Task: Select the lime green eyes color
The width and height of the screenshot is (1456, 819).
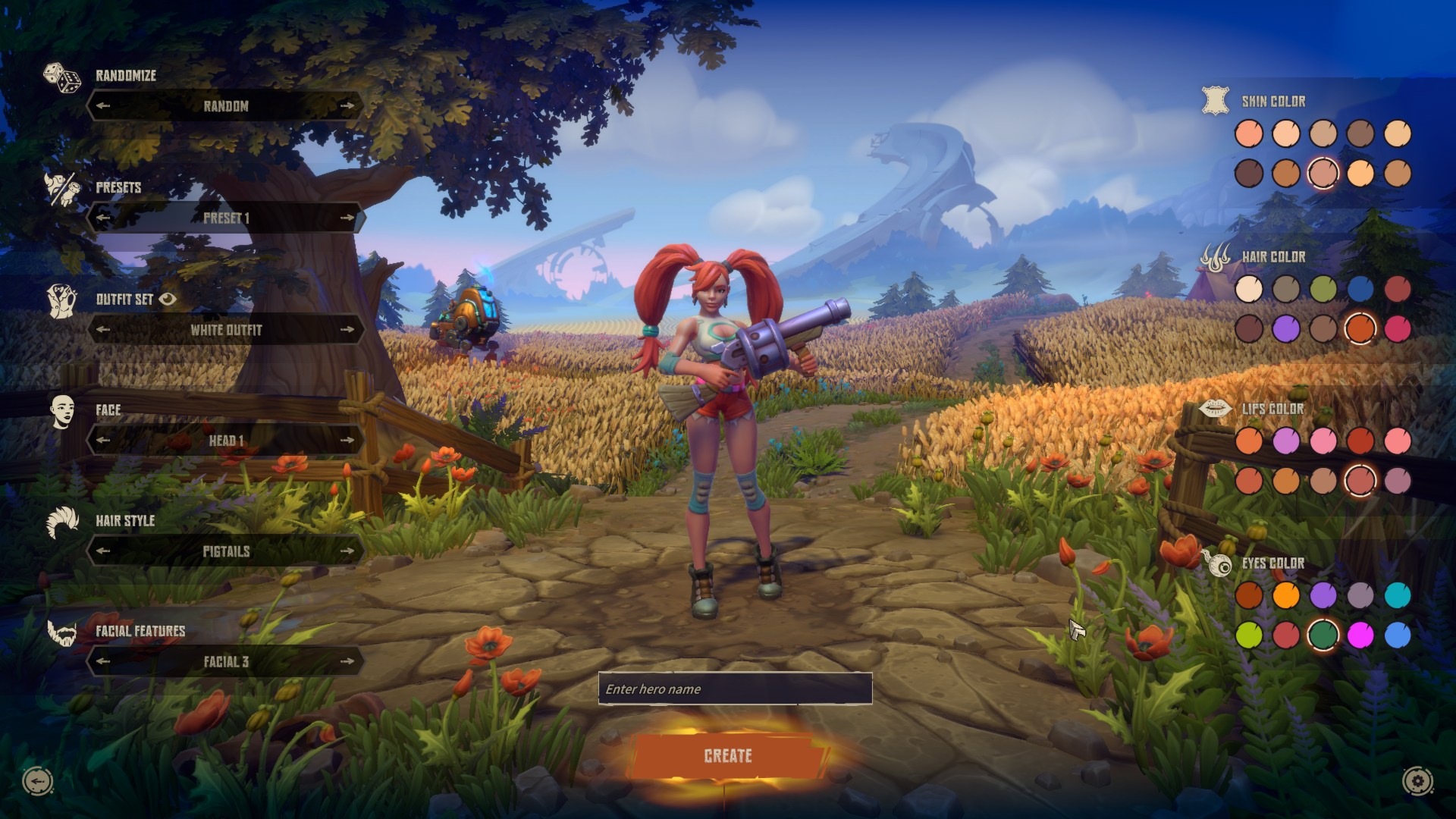Action: click(1249, 635)
